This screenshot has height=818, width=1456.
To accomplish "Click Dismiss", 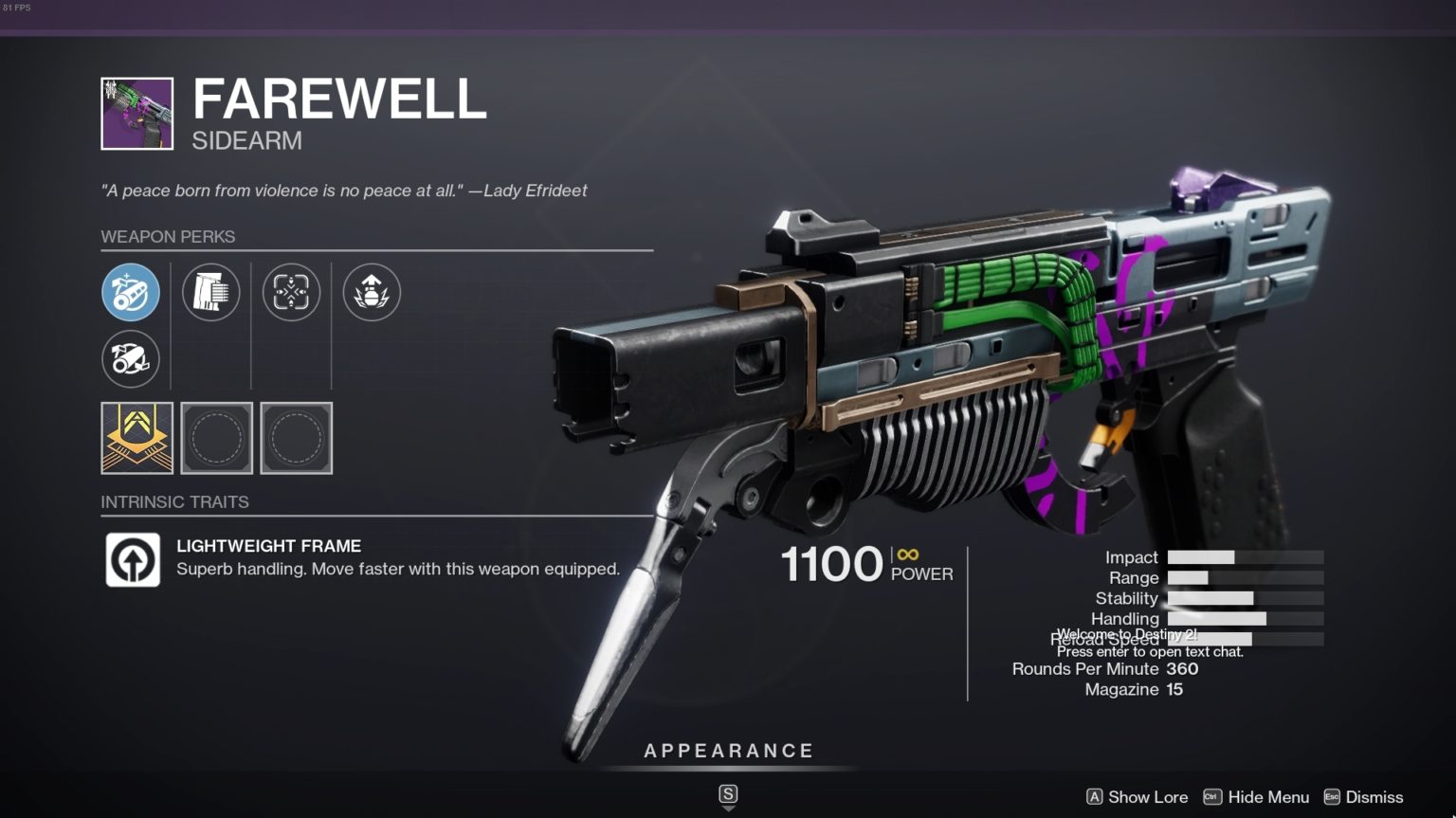I will coord(1374,797).
